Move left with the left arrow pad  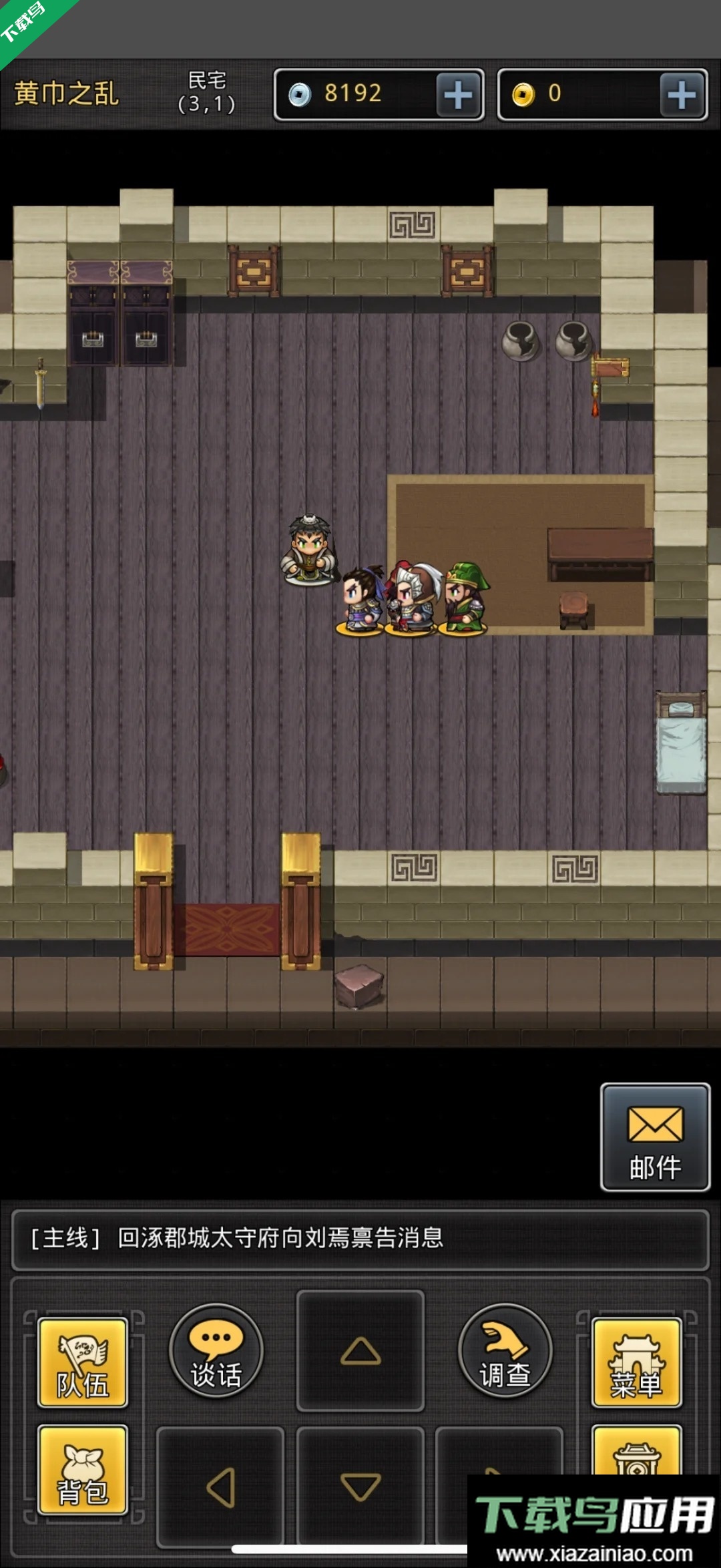[x=220, y=1487]
